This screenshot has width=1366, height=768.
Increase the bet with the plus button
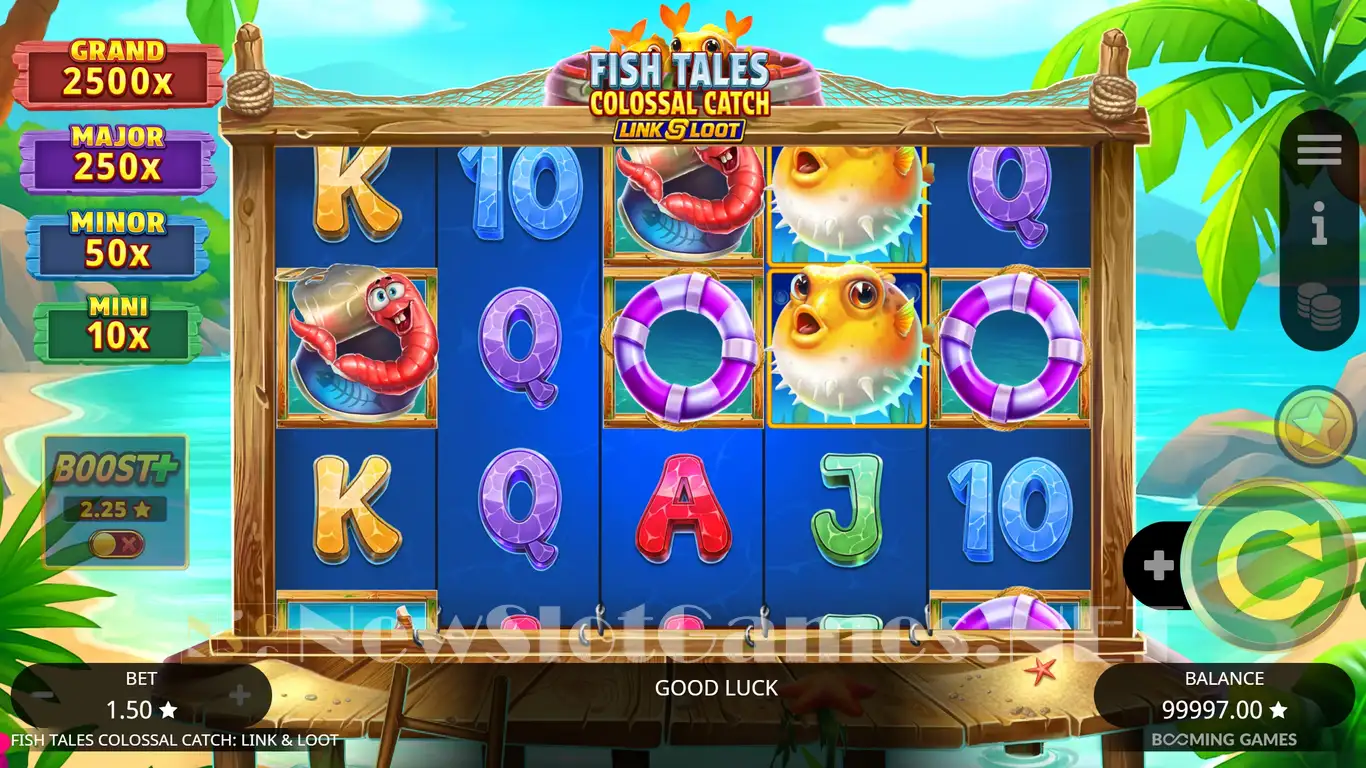[239, 696]
